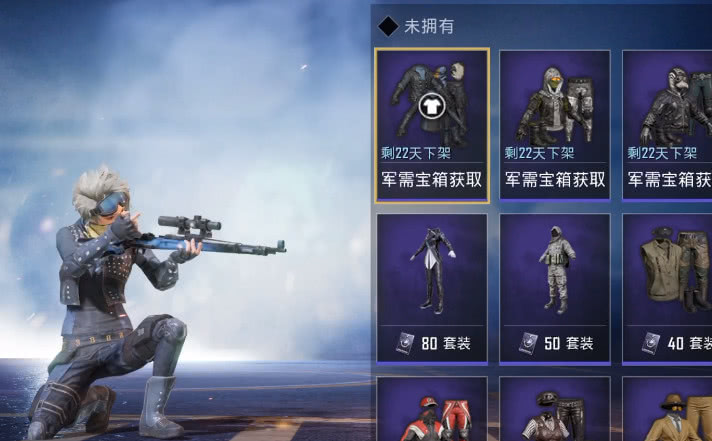
Task: Open the black cap and pants outfit
Action: point(555,412)
